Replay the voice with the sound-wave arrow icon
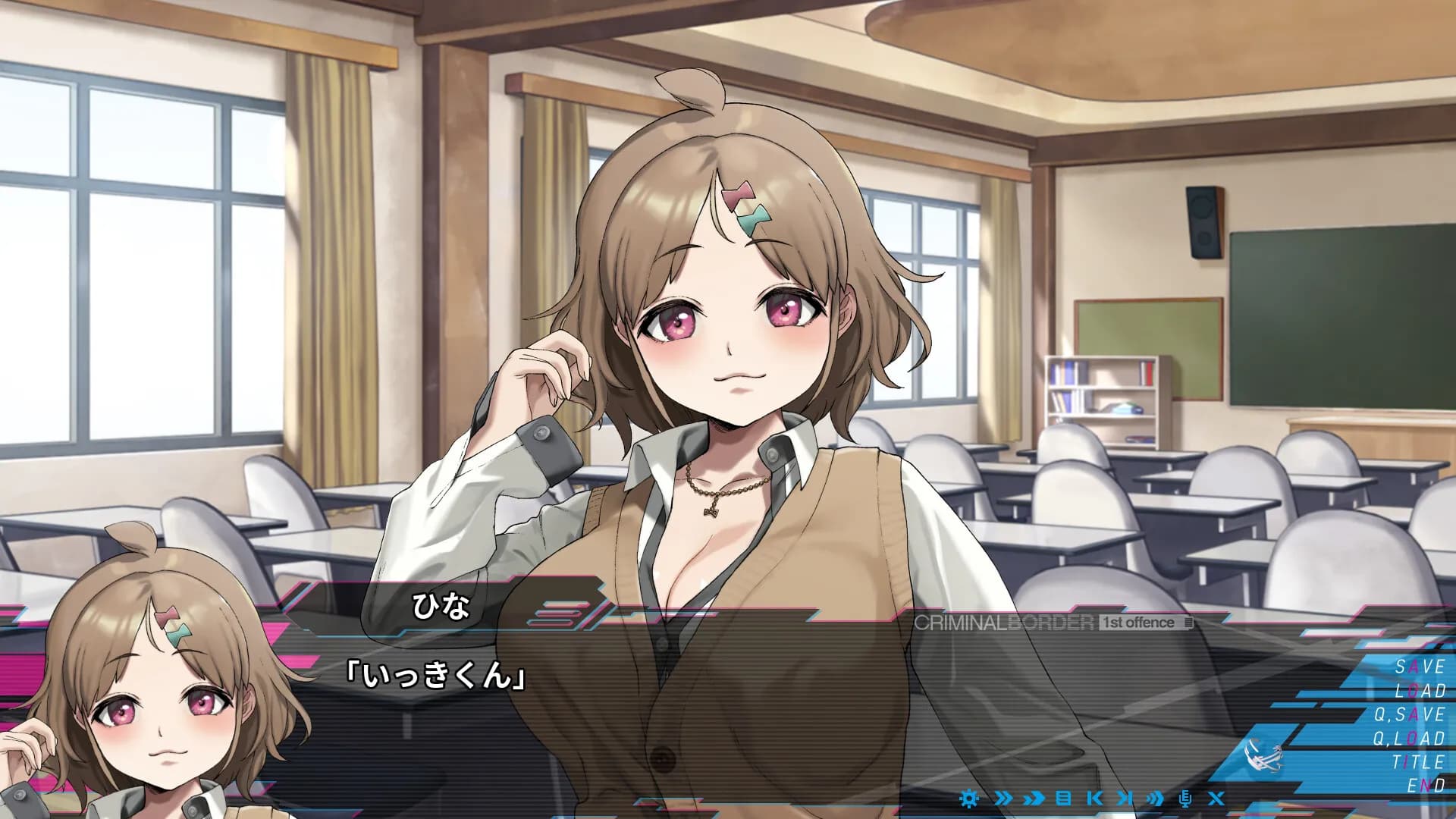Screen dimensions: 1456x819 (1155, 798)
